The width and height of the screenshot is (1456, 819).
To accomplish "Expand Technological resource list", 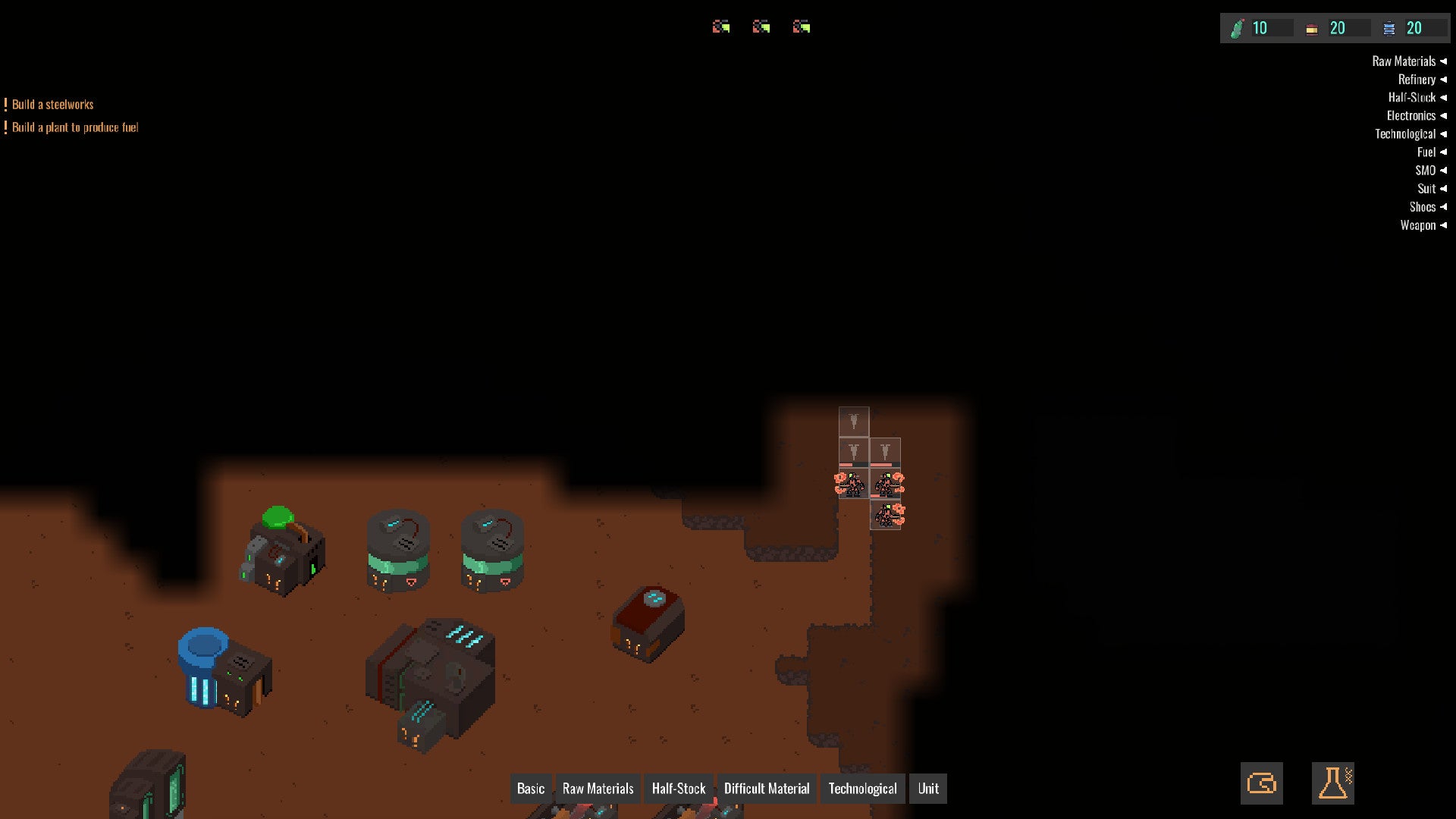I will [x=1410, y=134].
